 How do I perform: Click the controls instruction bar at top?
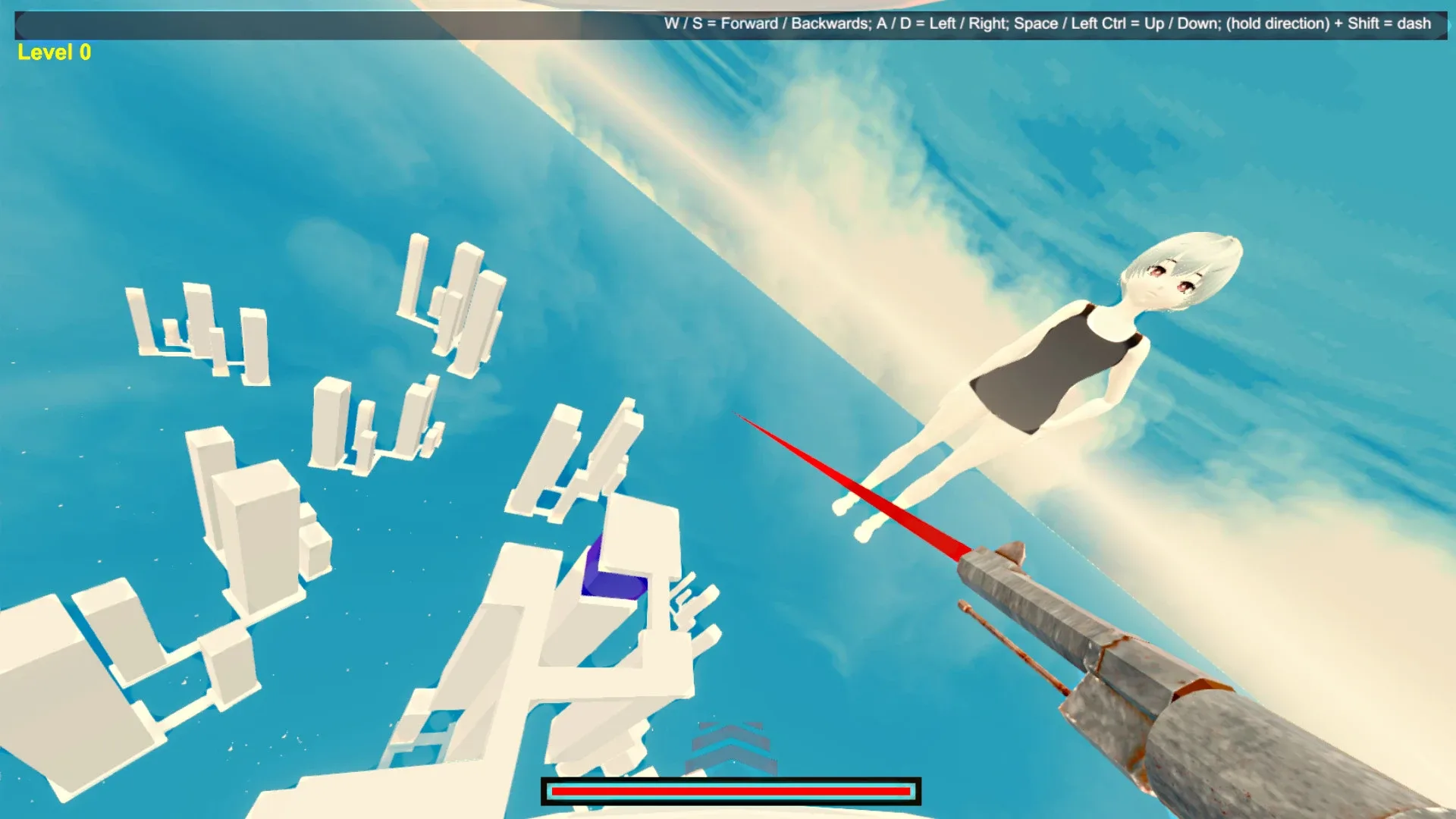tap(1046, 24)
